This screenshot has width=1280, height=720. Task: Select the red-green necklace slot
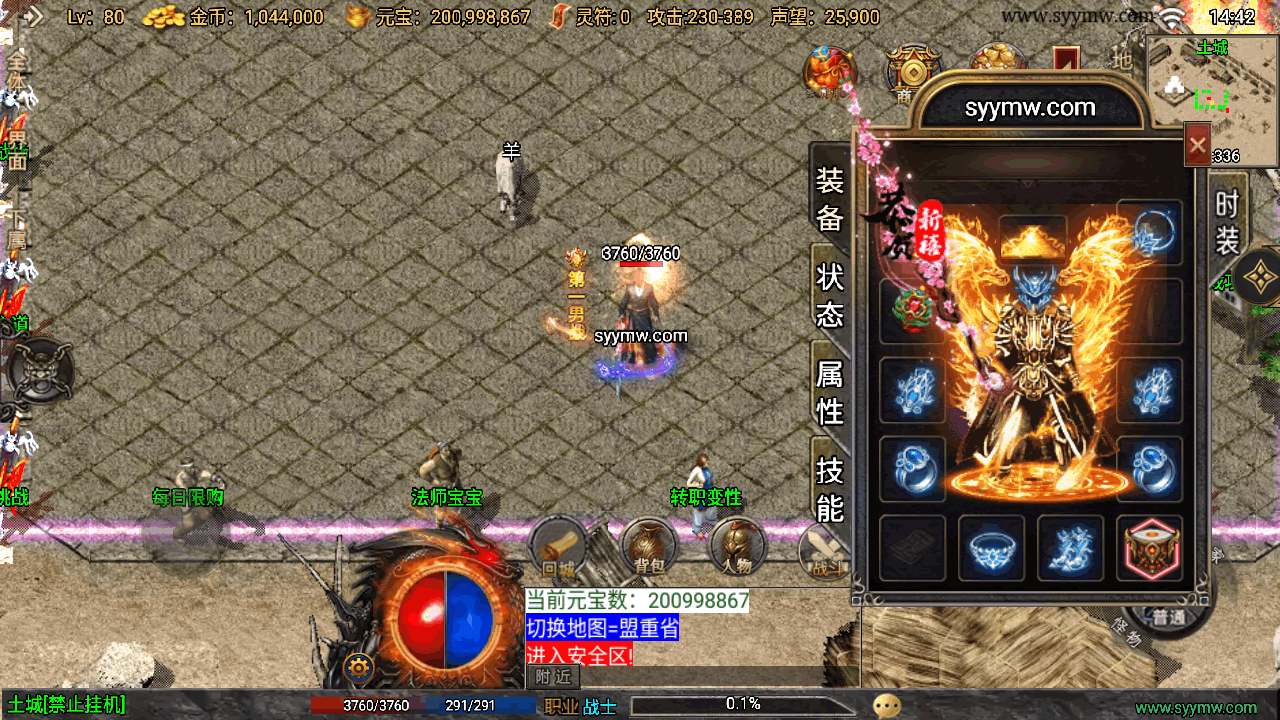[912, 311]
